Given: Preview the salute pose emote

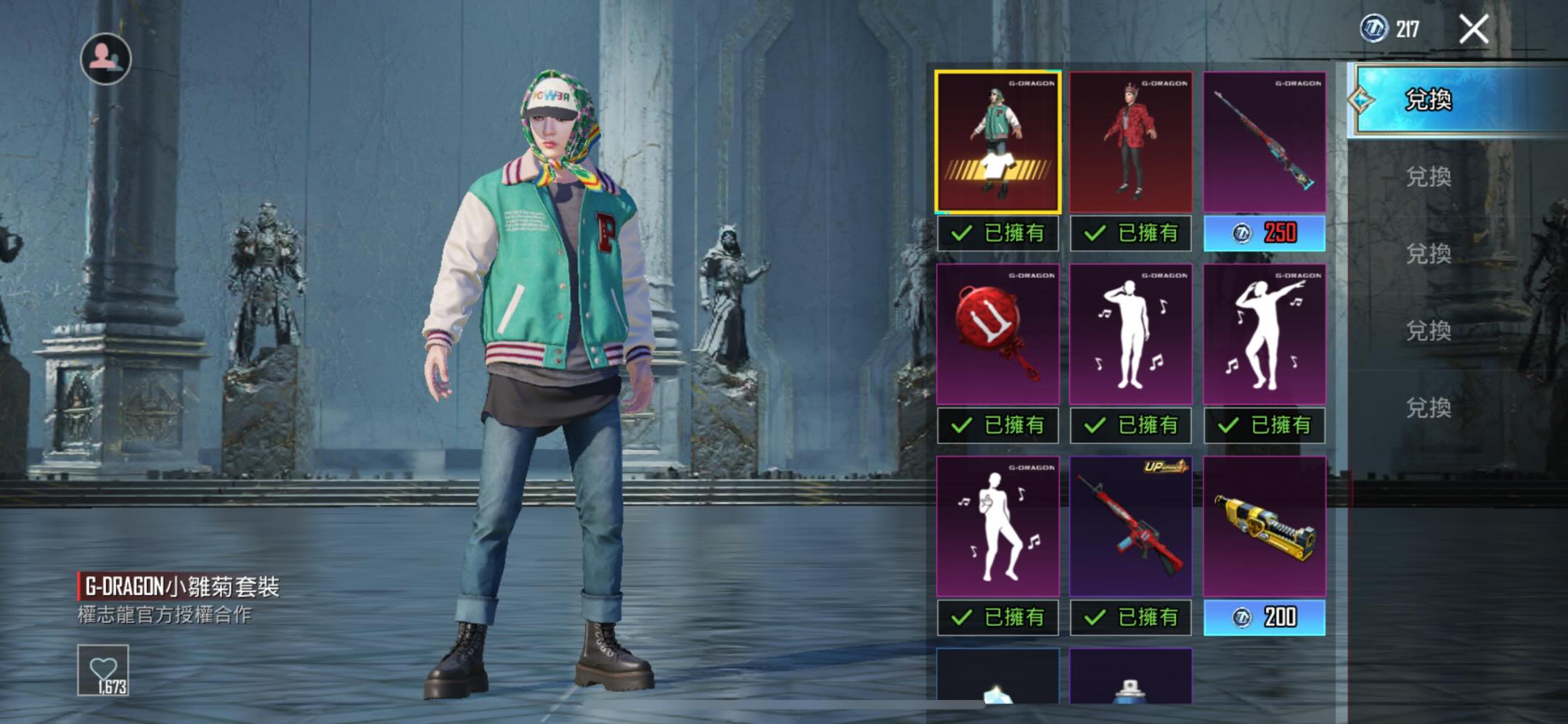Looking at the screenshot, I should [x=1131, y=334].
